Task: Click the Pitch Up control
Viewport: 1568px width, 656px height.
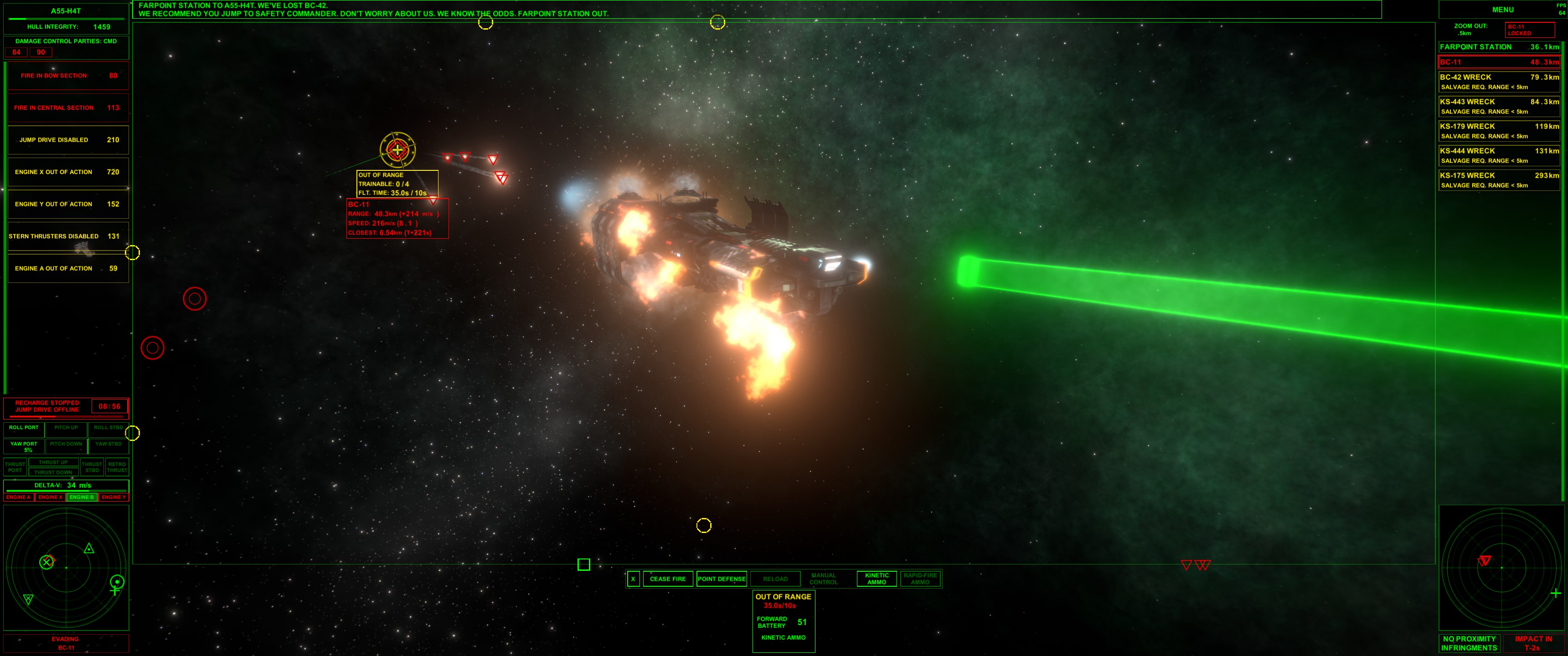Action: click(66, 428)
